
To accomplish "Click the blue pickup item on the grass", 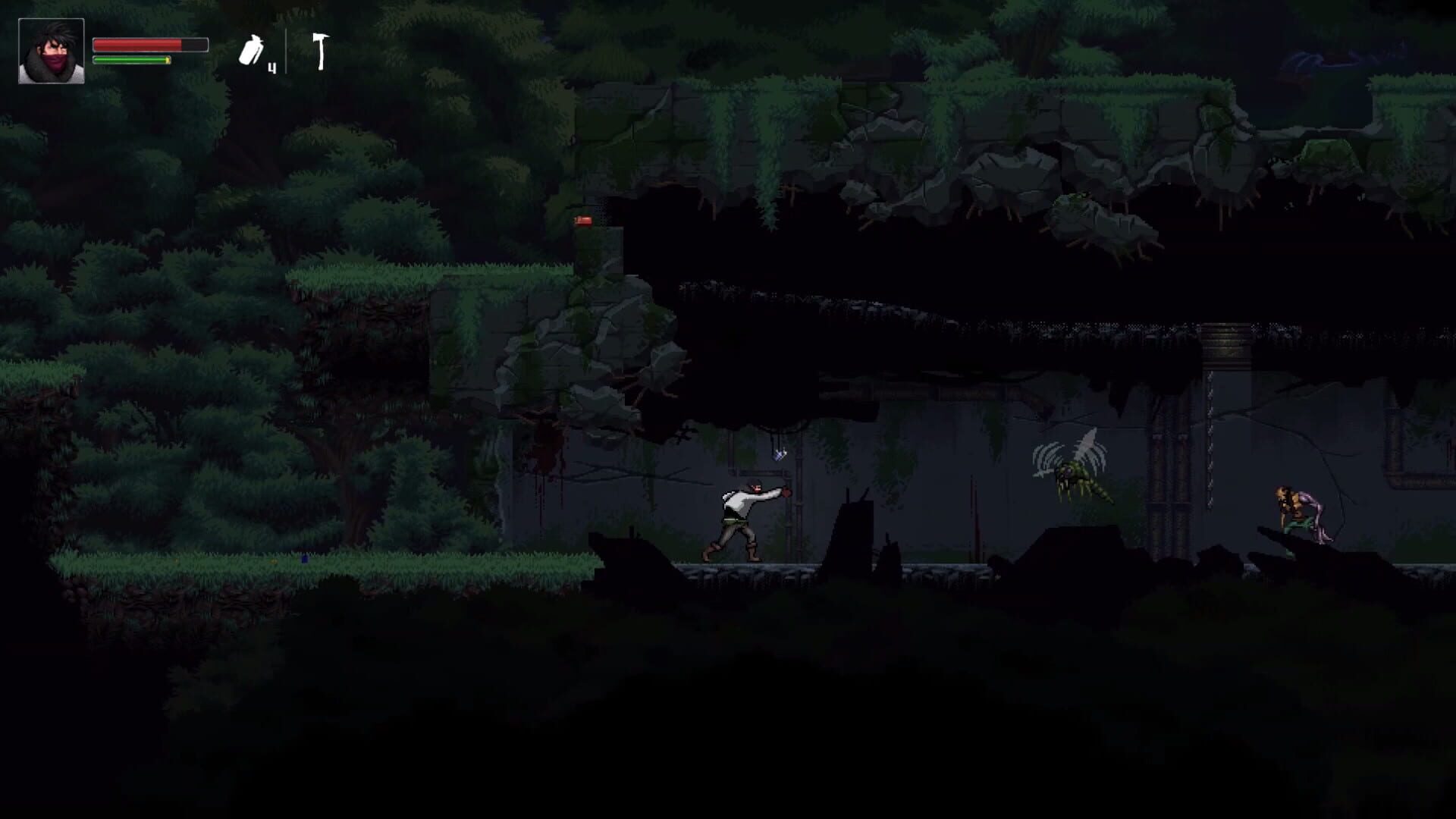I will pyautogui.click(x=305, y=559).
